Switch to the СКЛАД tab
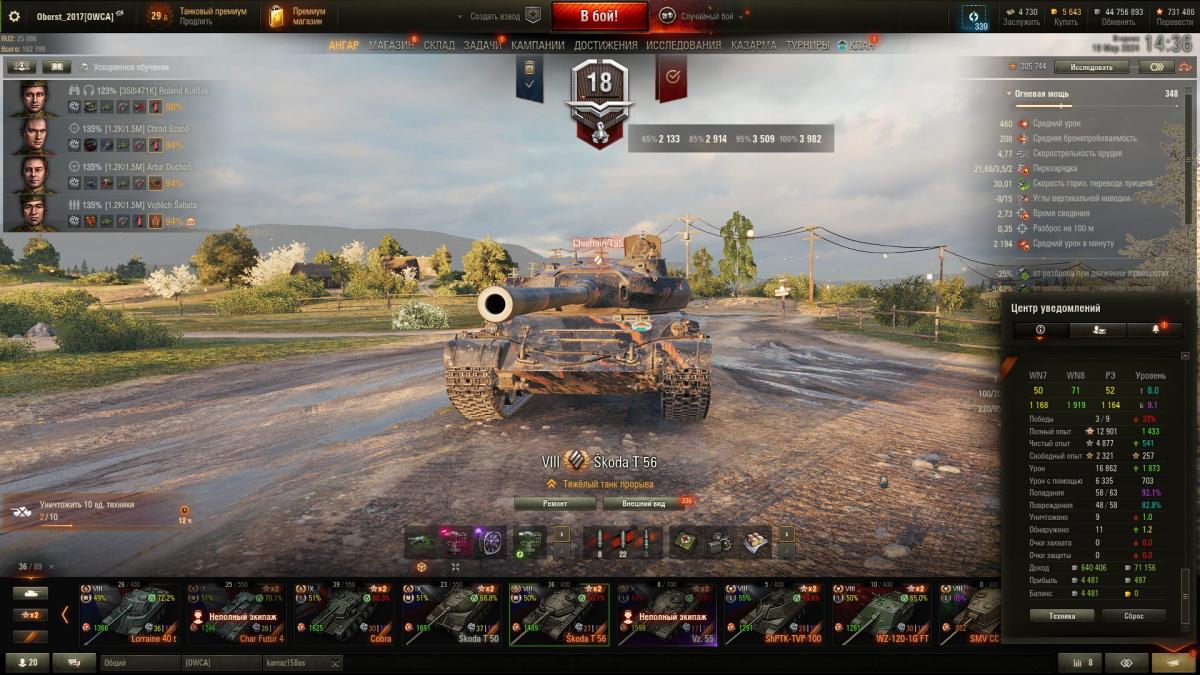The image size is (1200, 675). (x=439, y=45)
